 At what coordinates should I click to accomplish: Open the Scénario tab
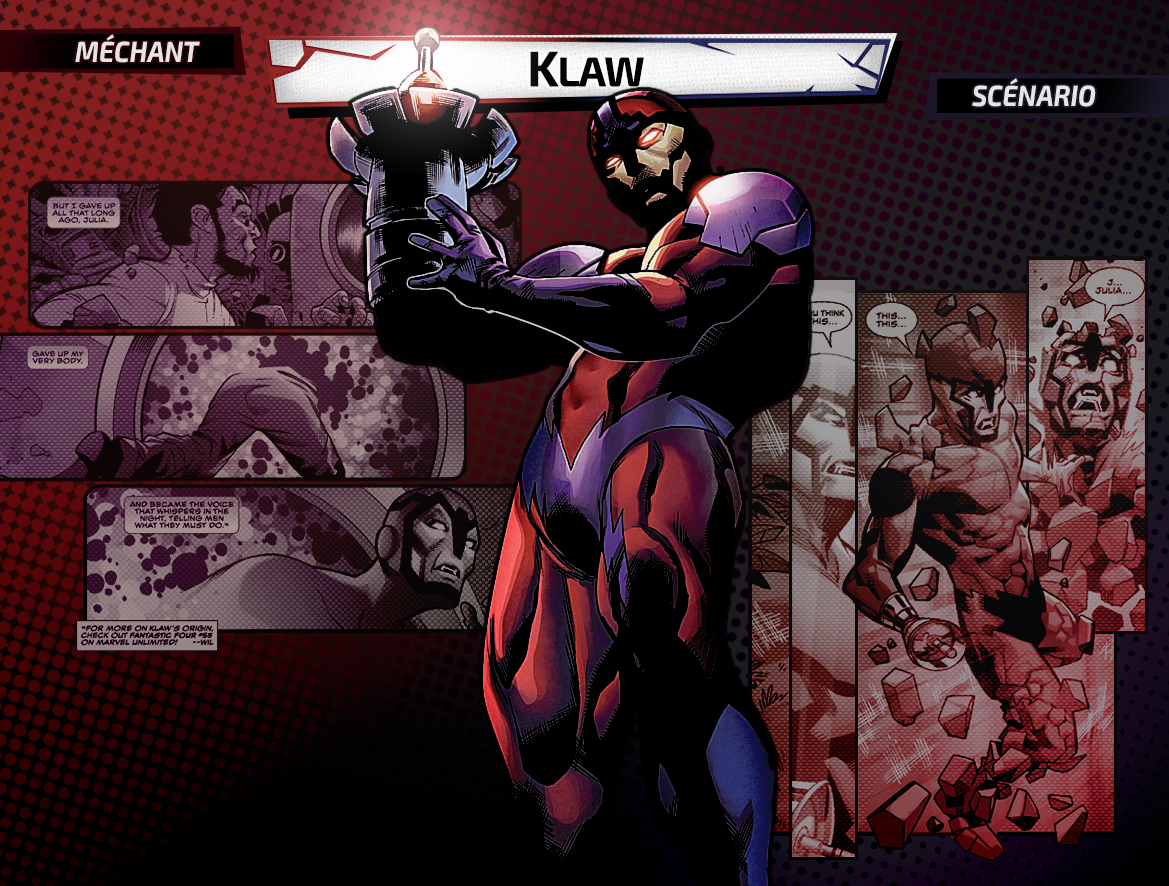[1033, 96]
